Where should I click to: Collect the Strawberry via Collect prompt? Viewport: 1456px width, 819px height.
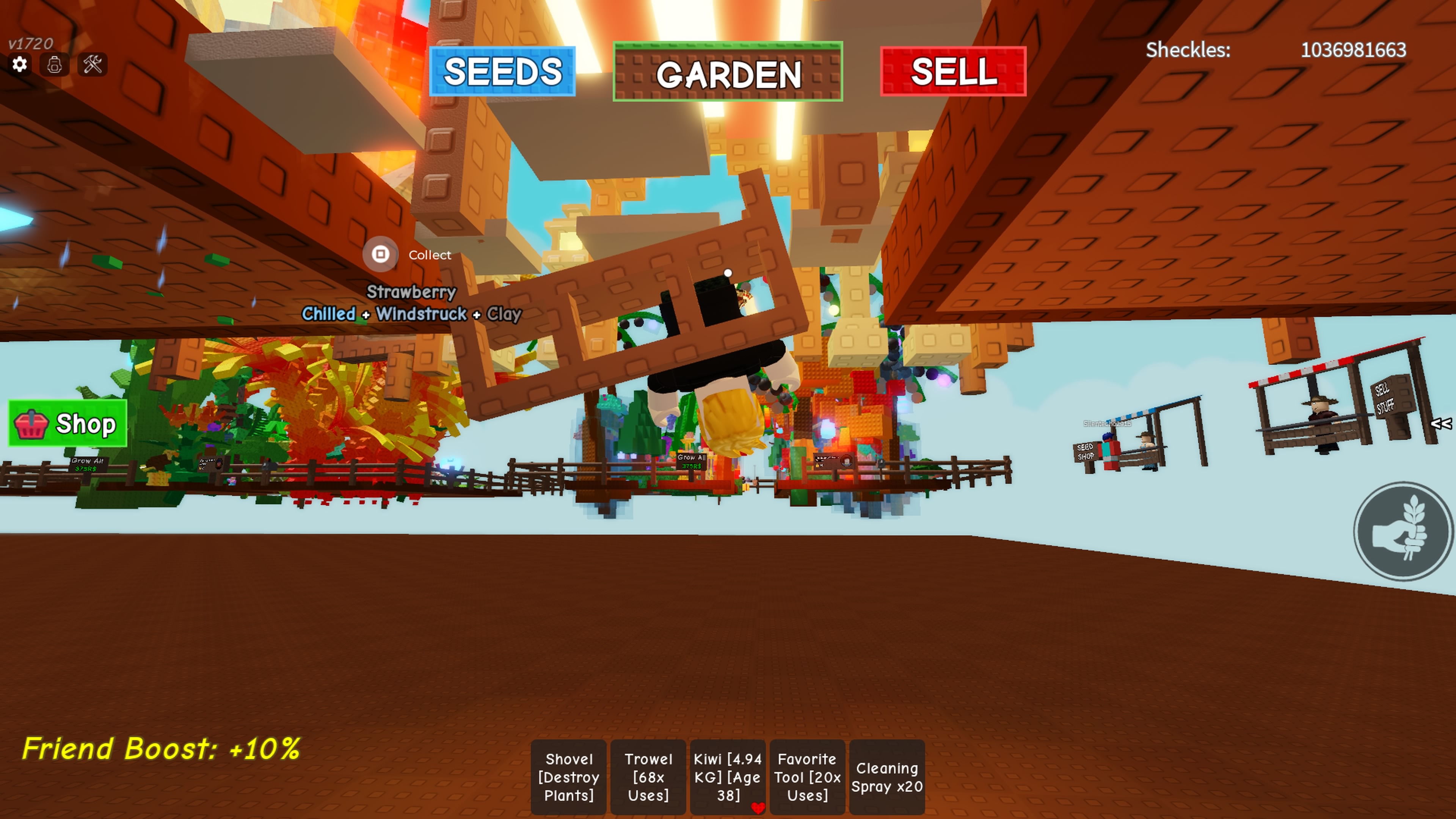[x=381, y=254]
